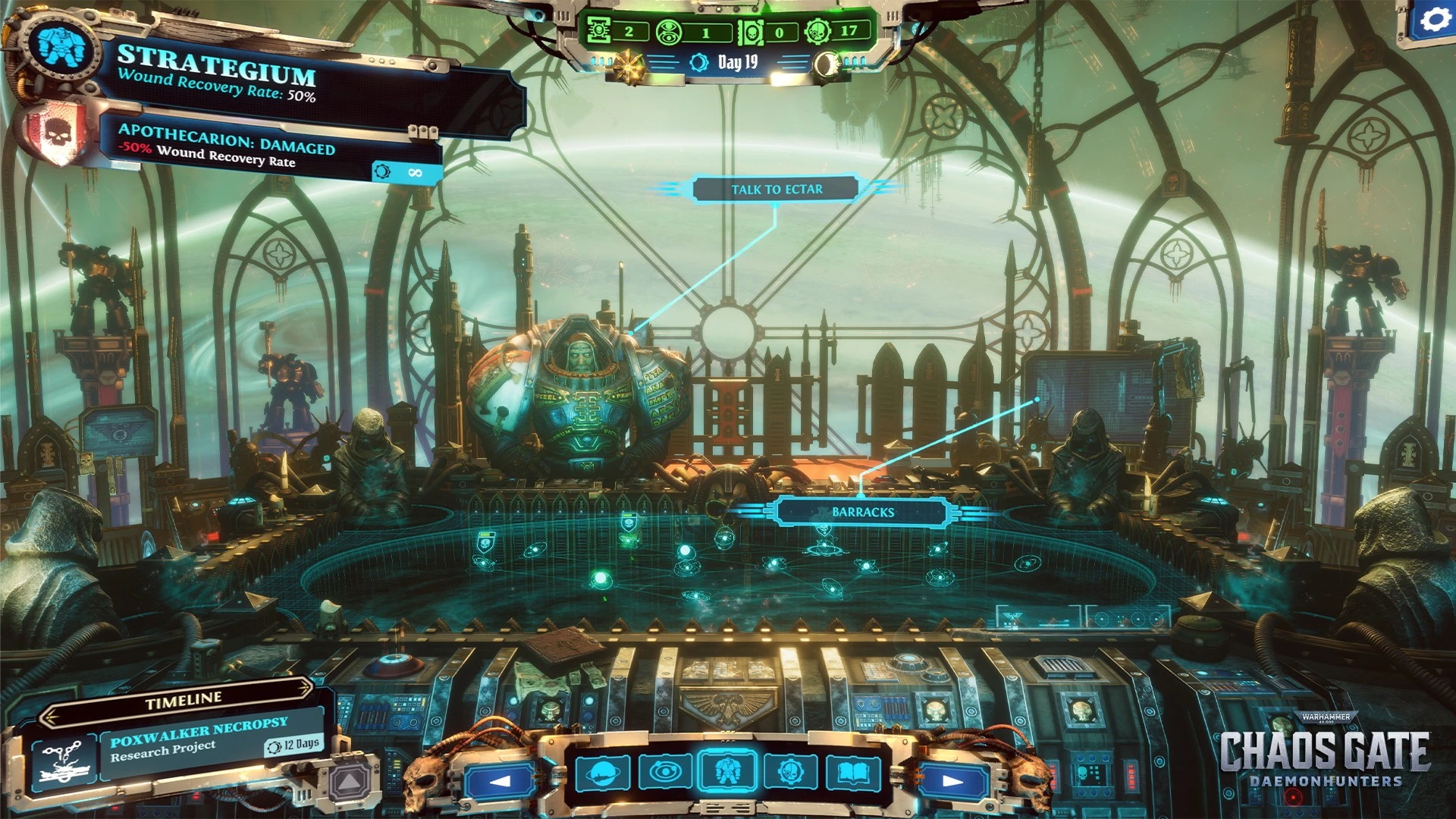Open the Poxwalker Necropsy research project

(x=199, y=739)
